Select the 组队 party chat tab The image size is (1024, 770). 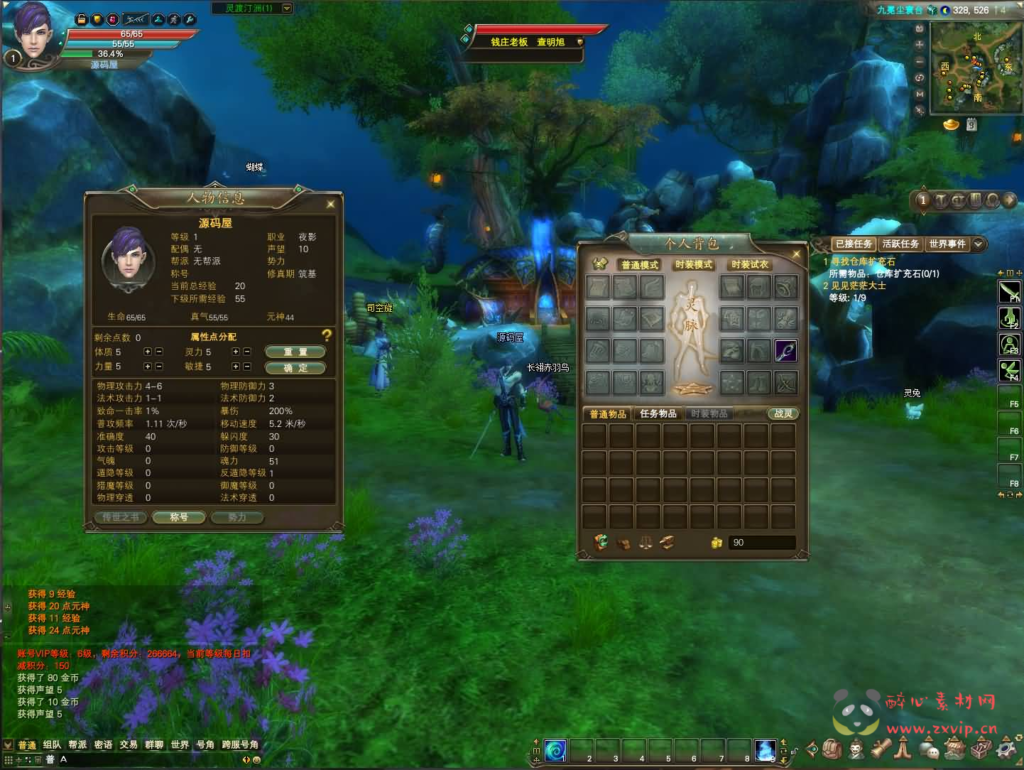51,745
